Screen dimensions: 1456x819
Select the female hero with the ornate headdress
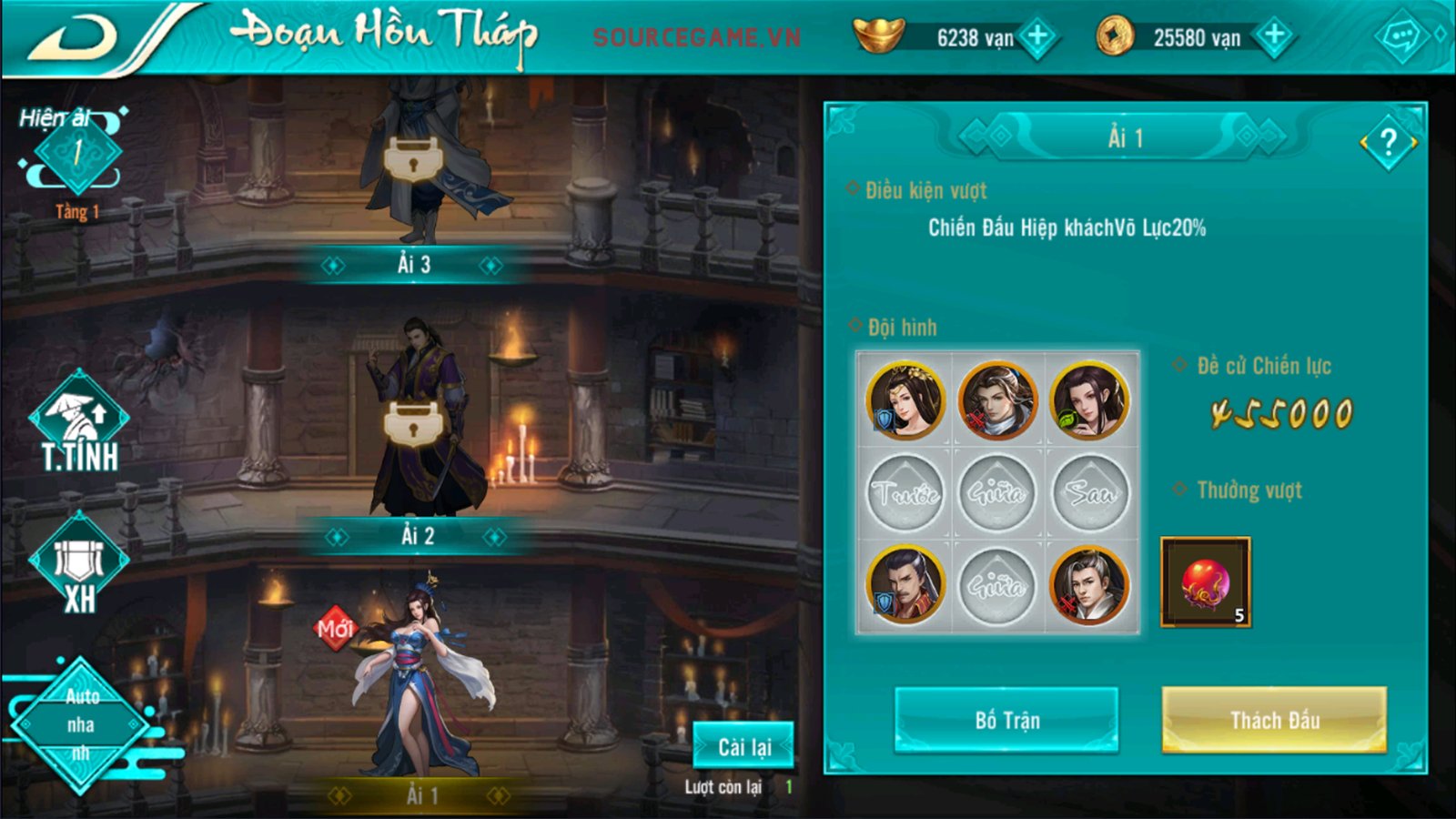tap(905, 400)
